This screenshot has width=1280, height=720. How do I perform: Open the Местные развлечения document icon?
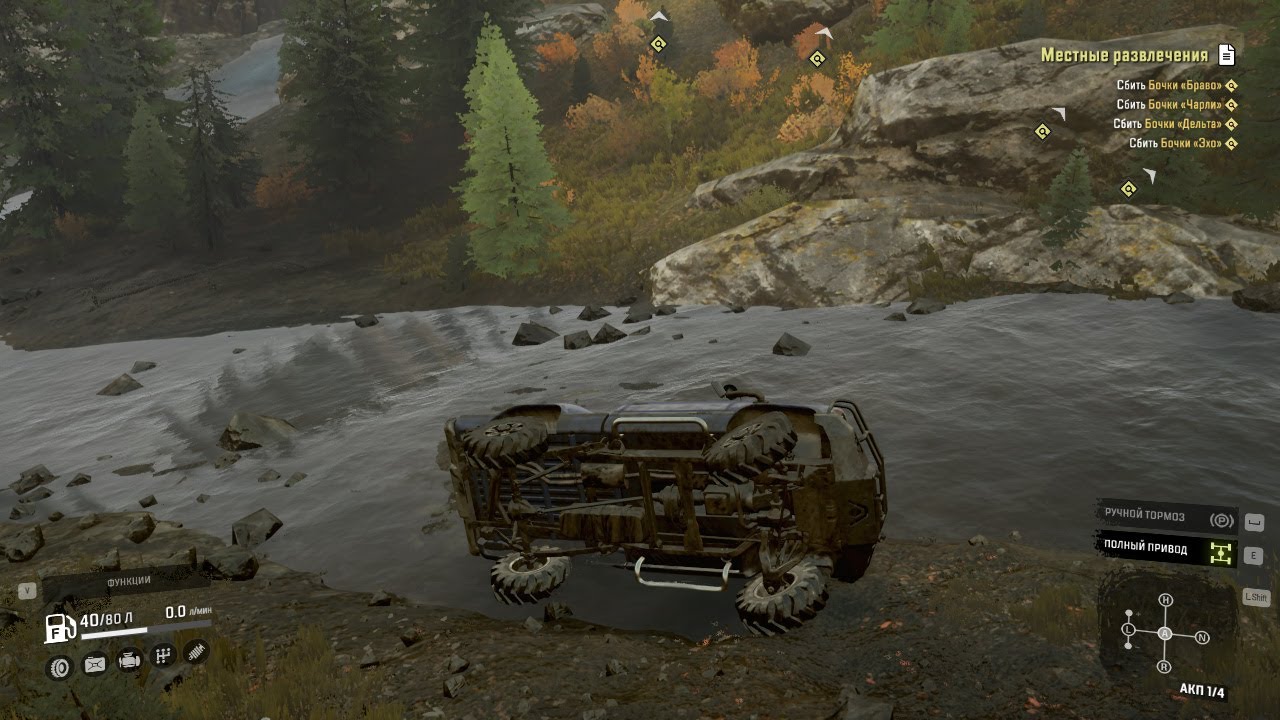[1227, 56]
